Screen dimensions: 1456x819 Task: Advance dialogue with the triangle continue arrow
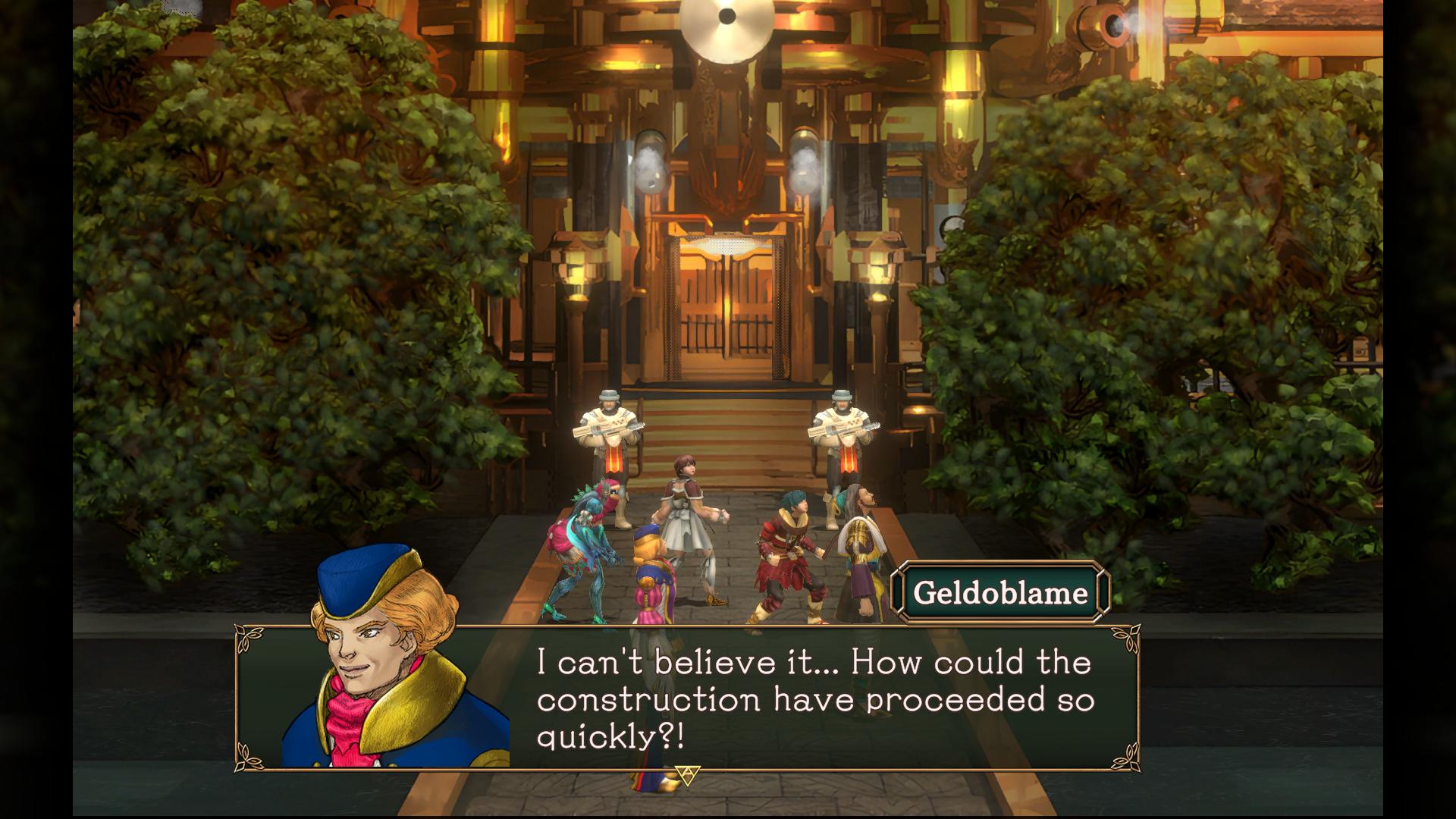(687, 774)
